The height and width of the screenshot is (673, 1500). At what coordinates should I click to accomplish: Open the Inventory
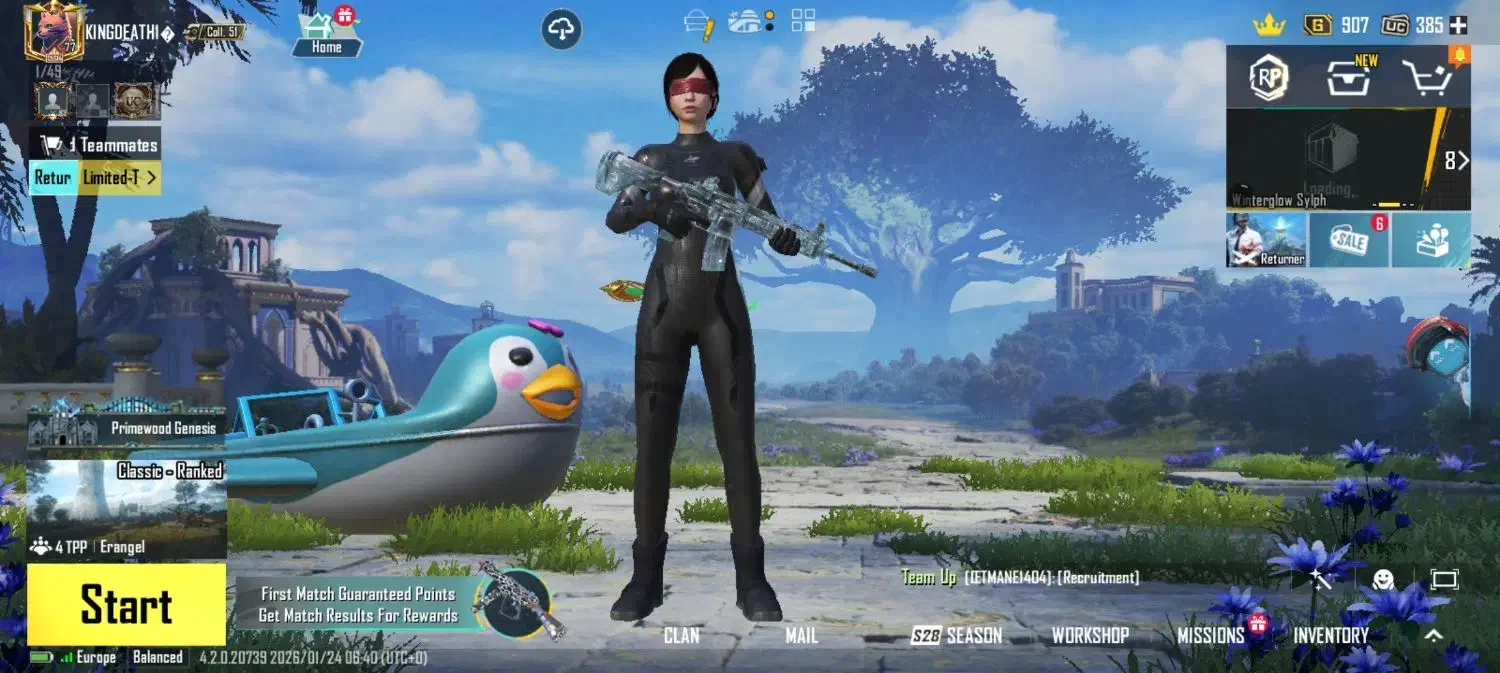1331,635
